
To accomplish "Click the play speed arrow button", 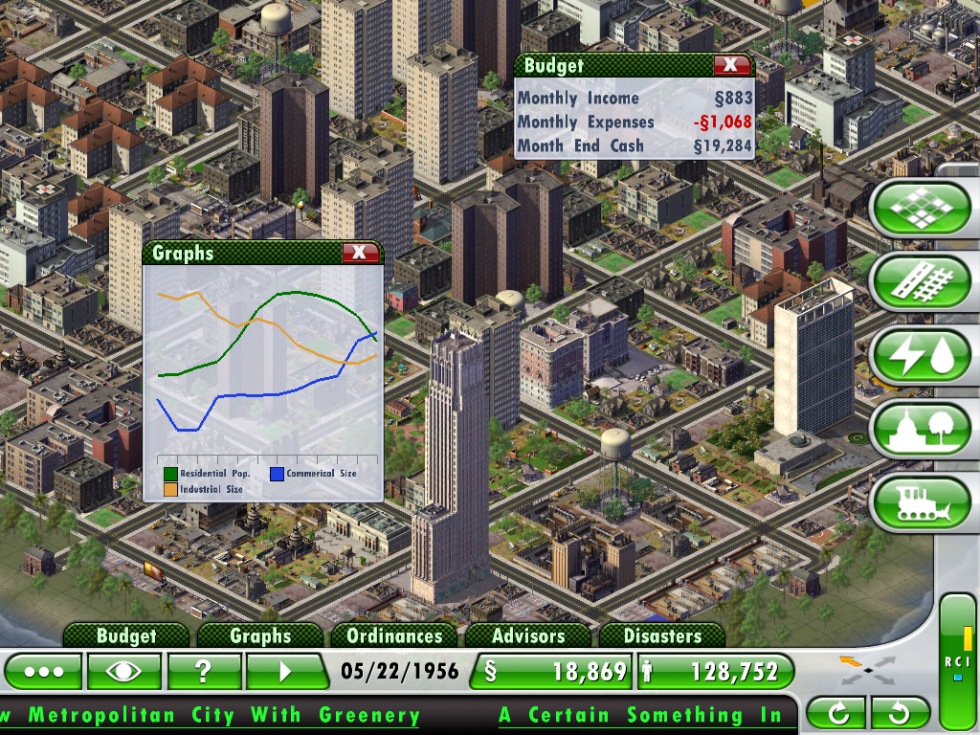I will click(x=287, y=671).
